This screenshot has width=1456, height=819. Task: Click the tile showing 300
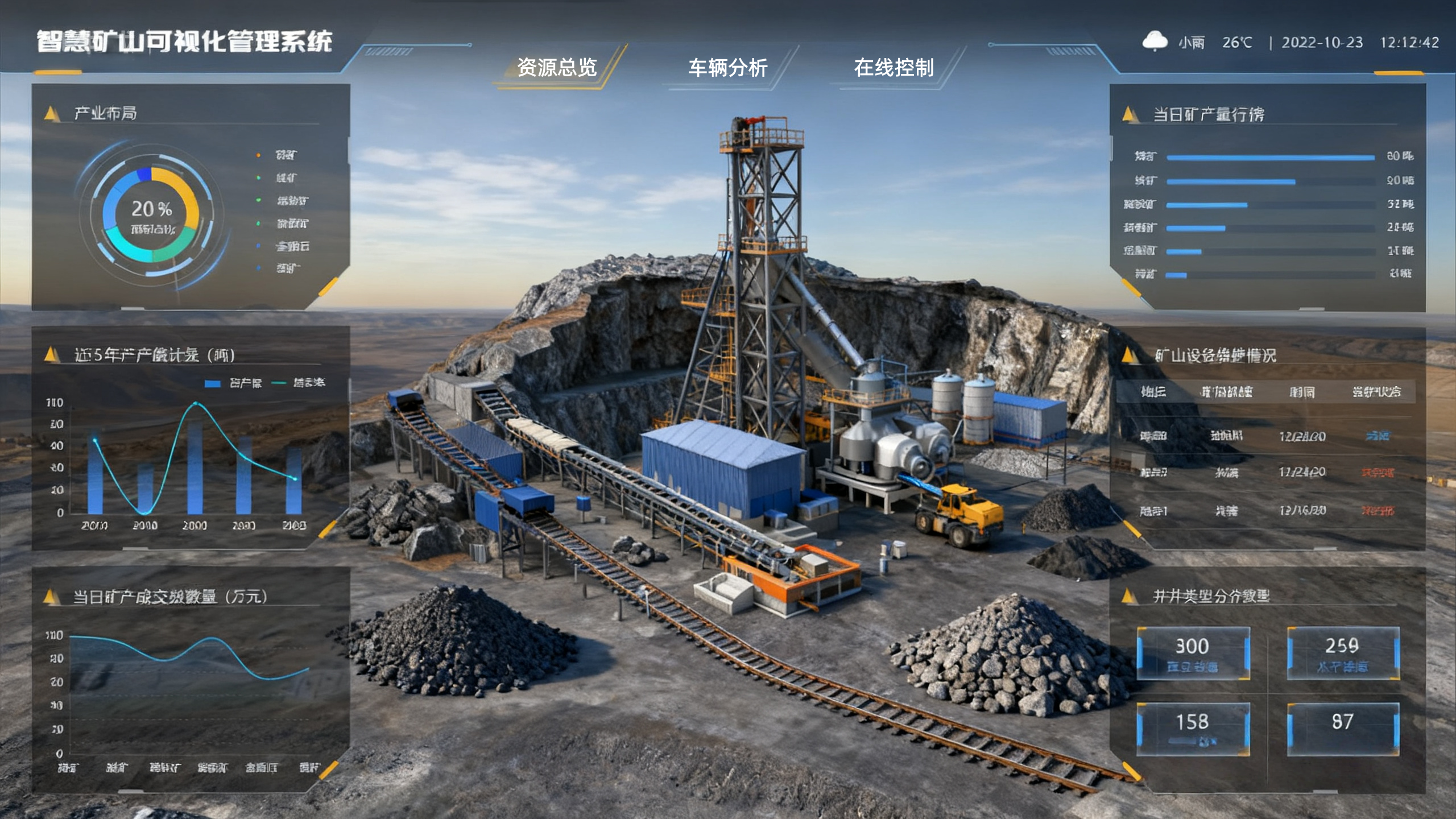(1193, 653)
